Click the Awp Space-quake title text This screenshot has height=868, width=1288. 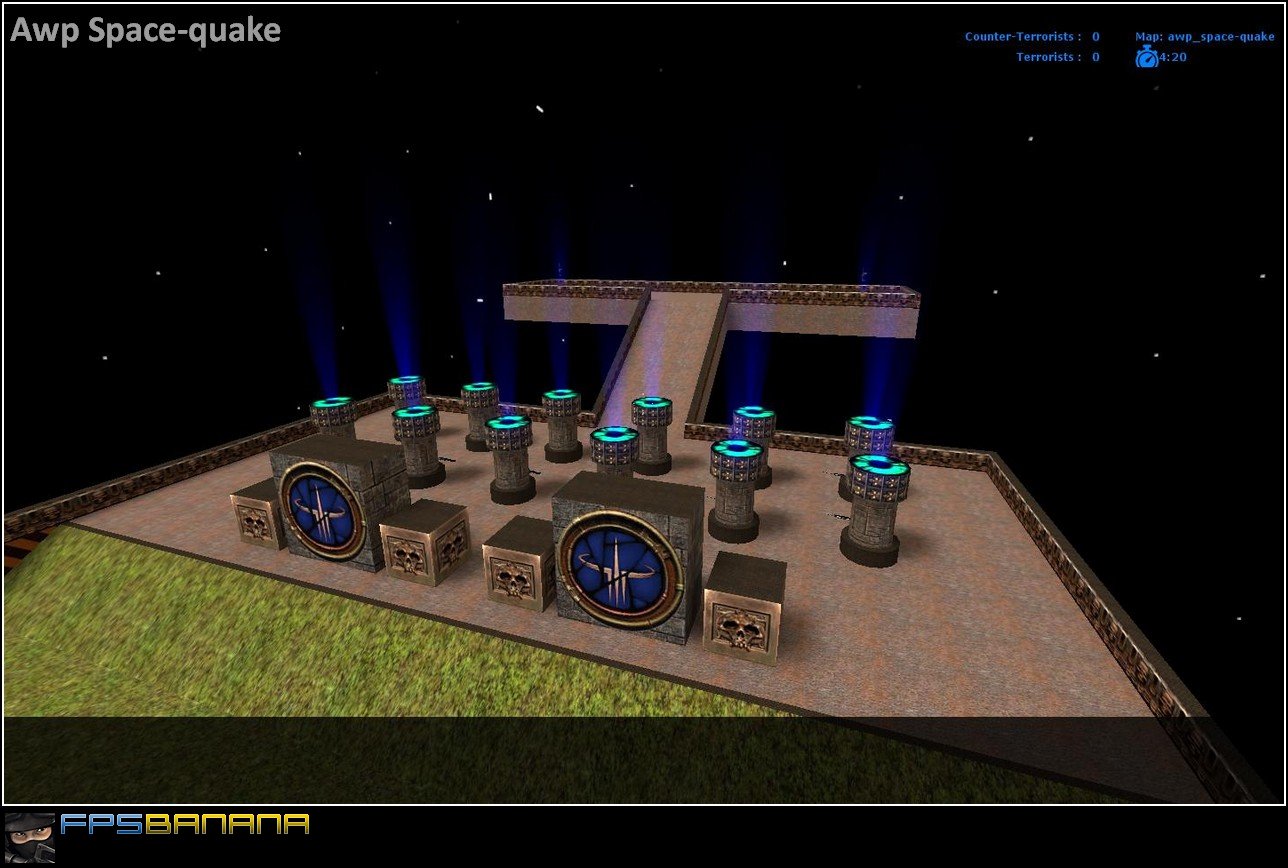pyautogui.click(x=145, y=30)
